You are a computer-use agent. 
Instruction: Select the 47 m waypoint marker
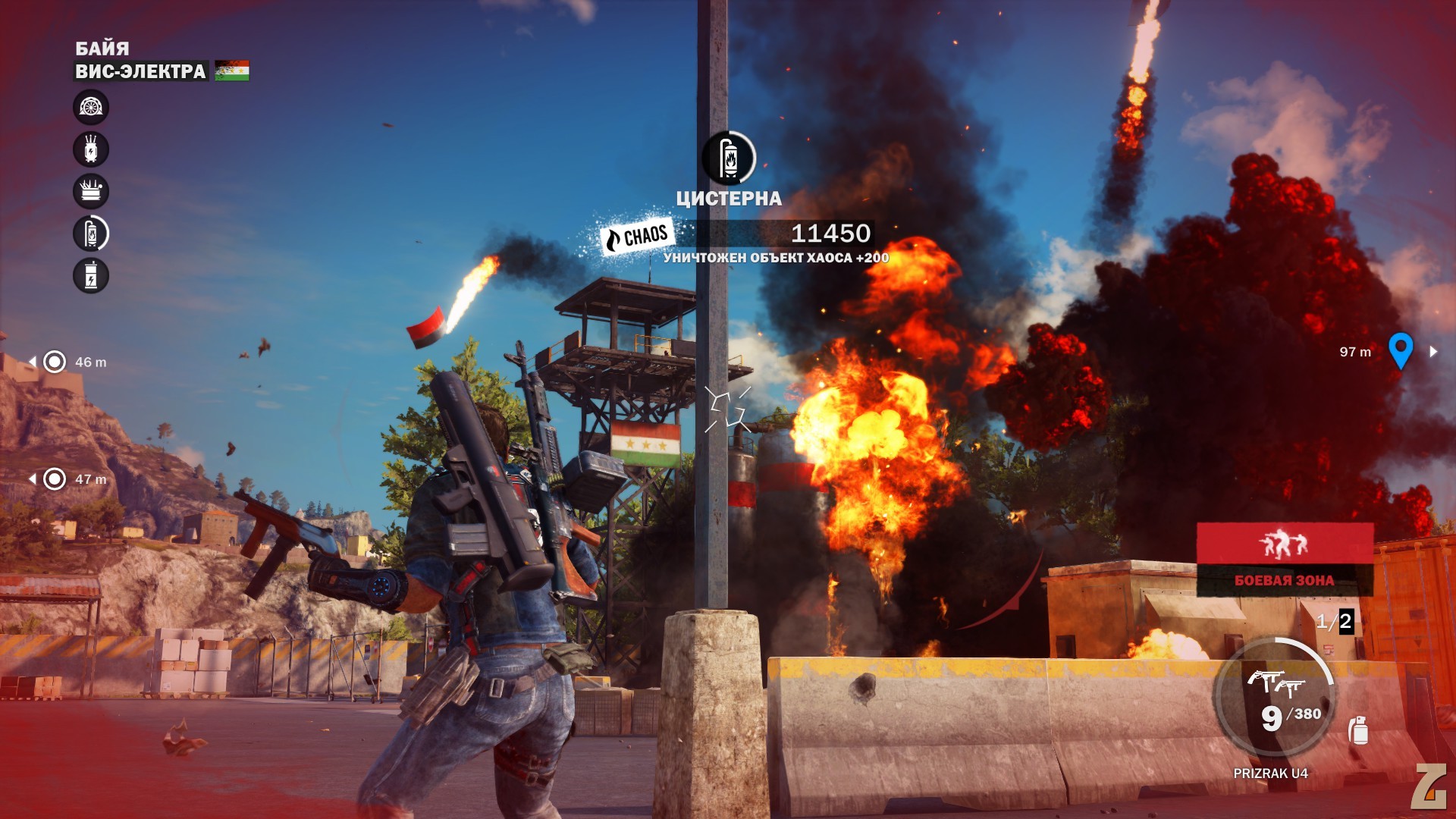point(55,479)
